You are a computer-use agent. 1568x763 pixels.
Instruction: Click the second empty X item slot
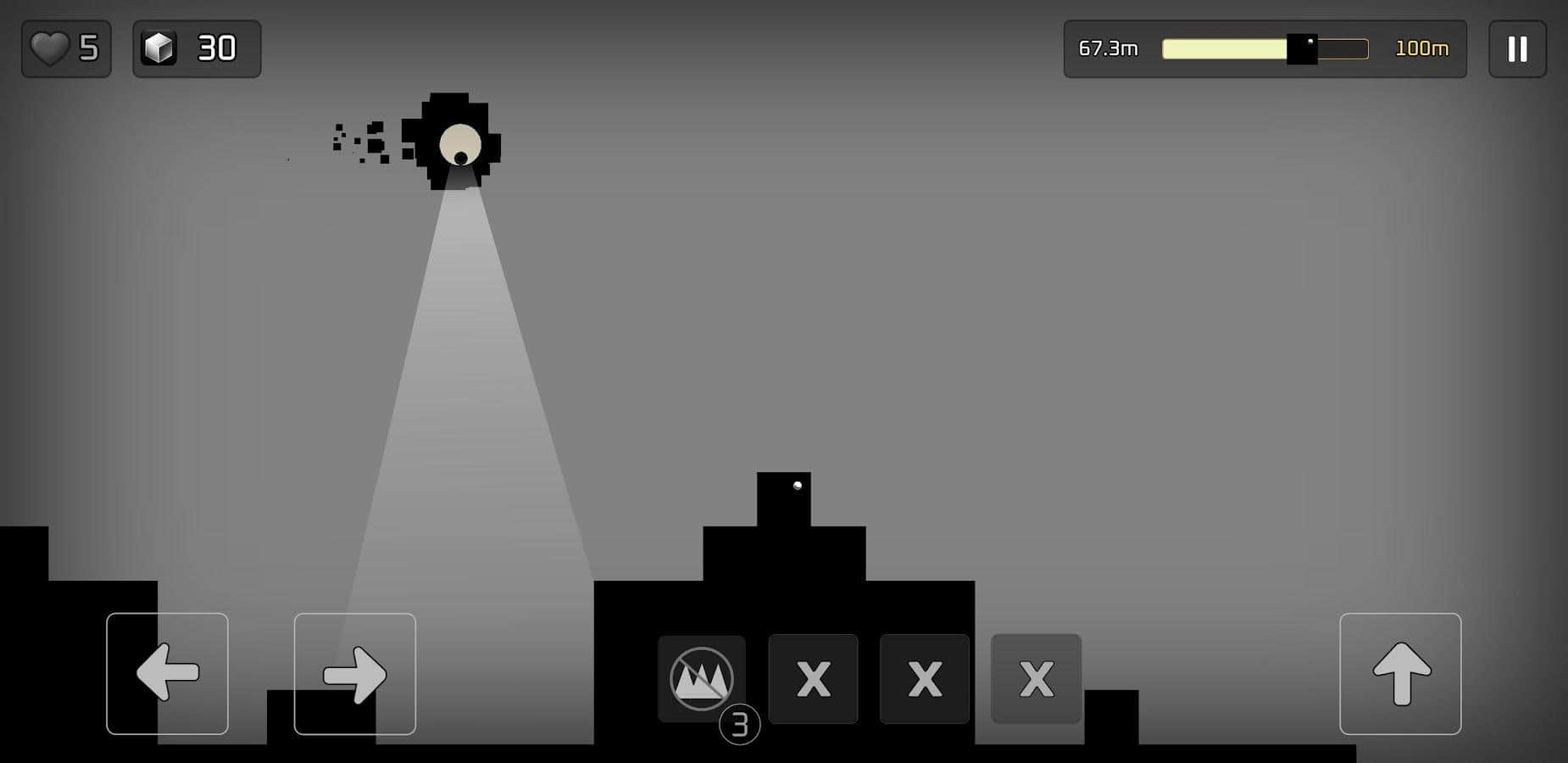[924, 679]
